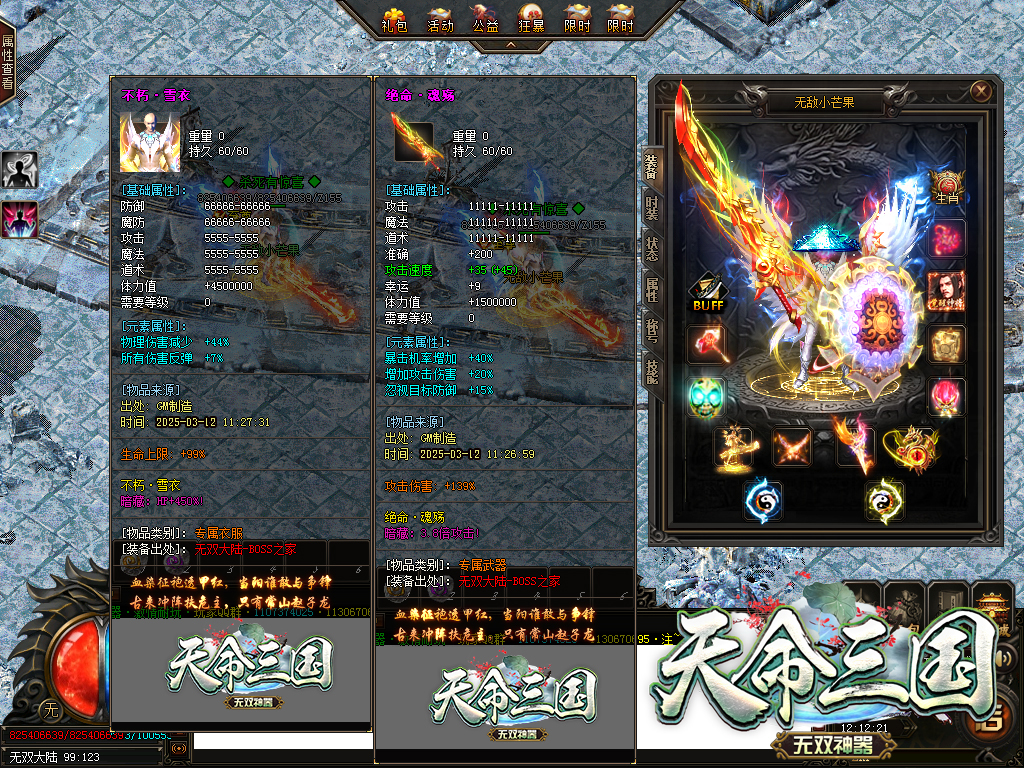Switch to the 装备 equipment tab

pos(651,166)
